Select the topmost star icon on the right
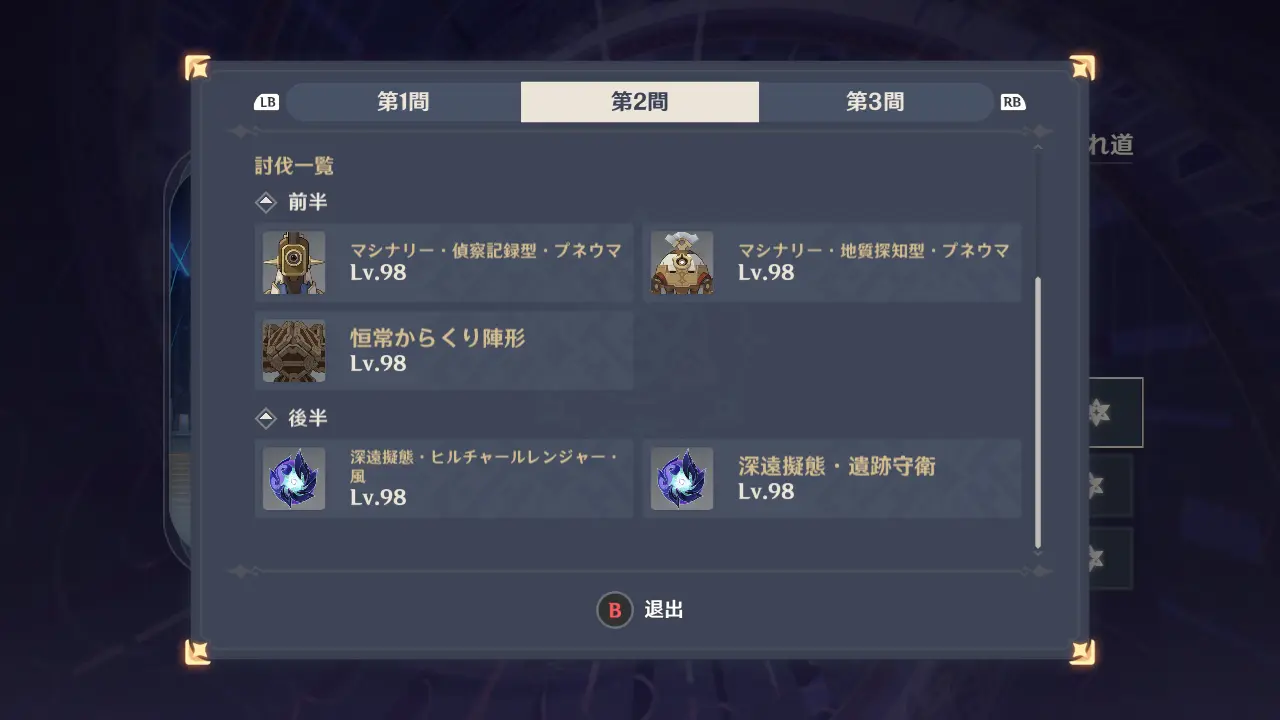 pos(1101,412)
